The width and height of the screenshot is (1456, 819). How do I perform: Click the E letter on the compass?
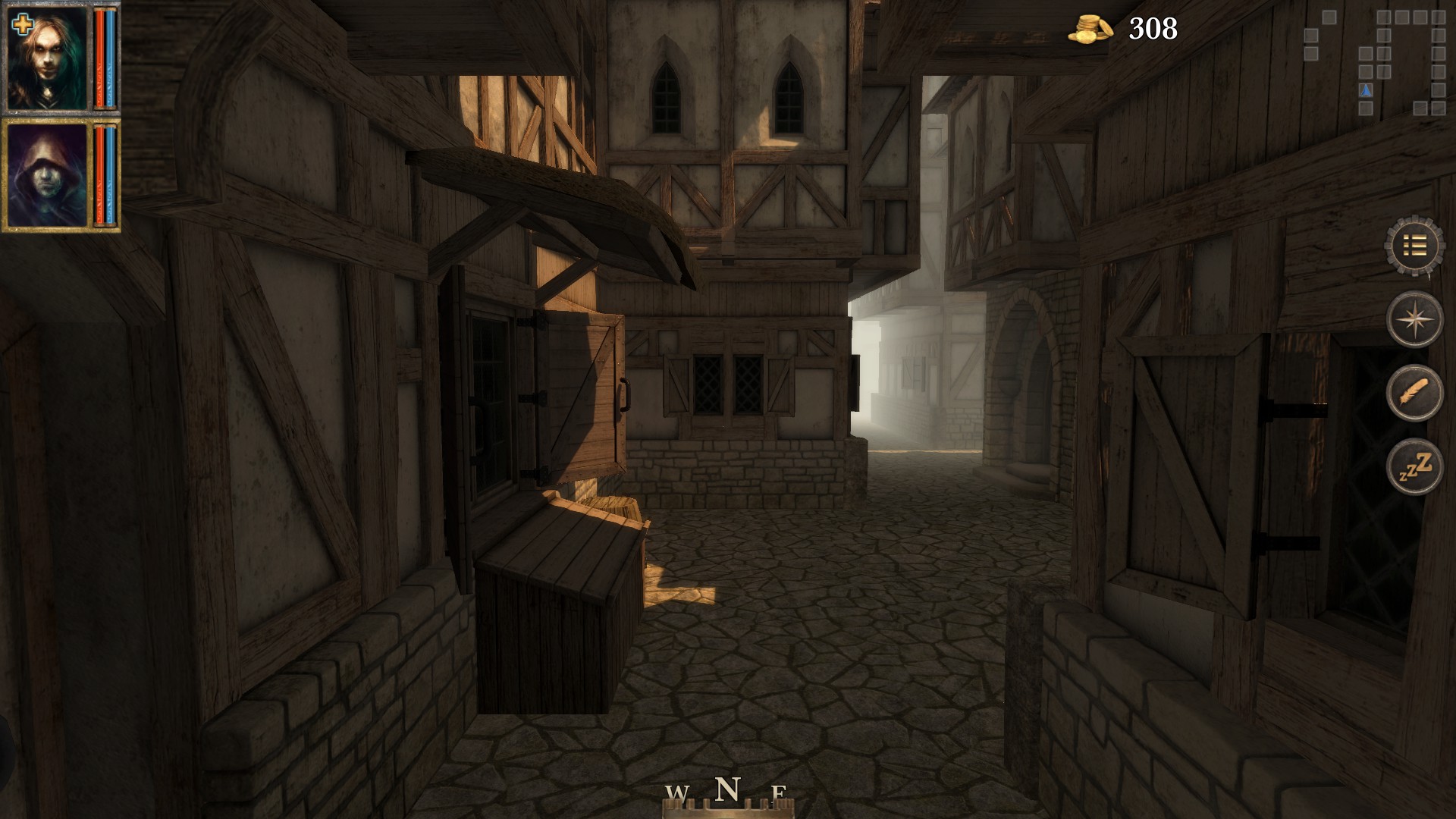(x=780, y=794)
